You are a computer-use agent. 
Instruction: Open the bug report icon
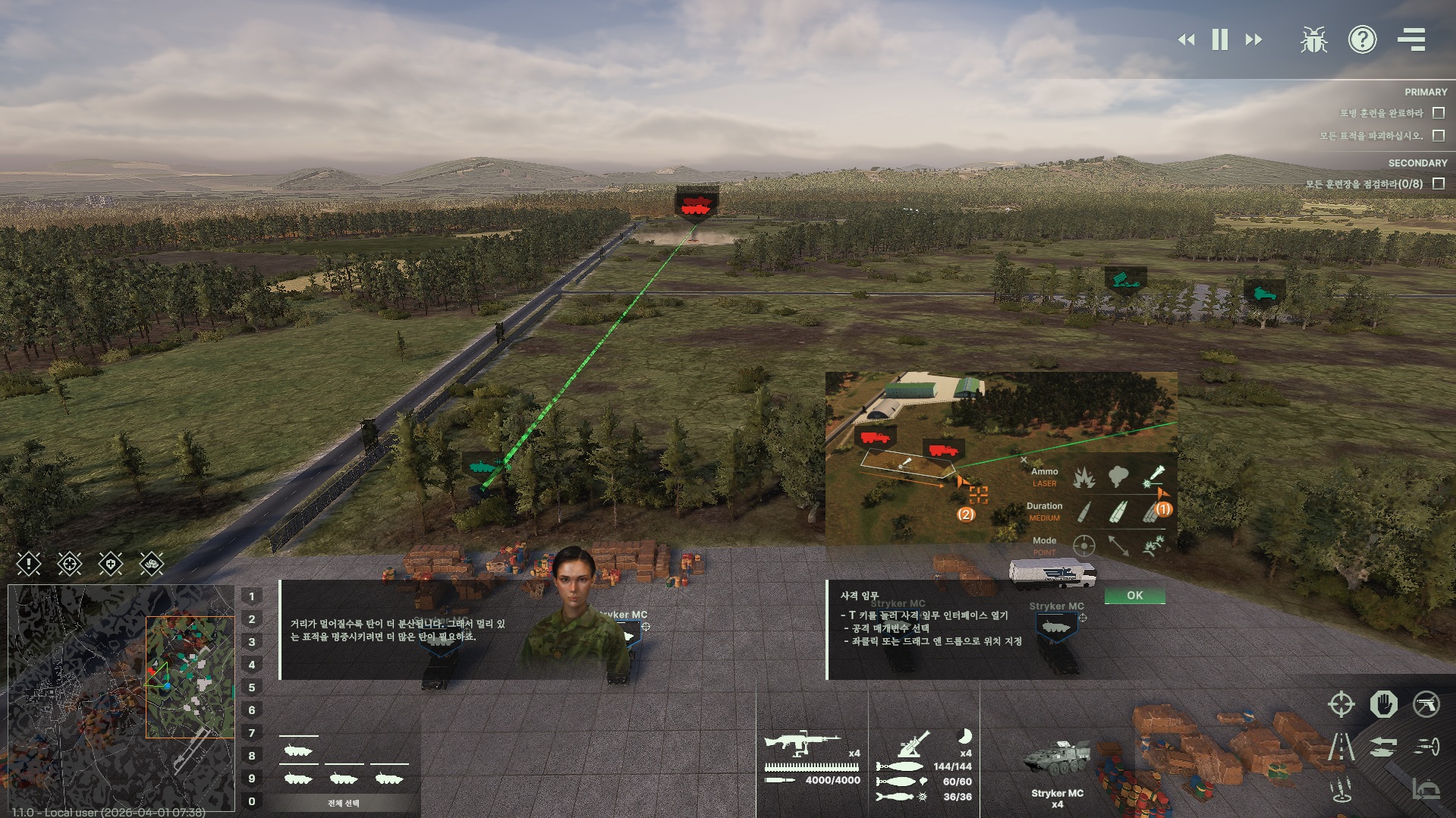1313,39
